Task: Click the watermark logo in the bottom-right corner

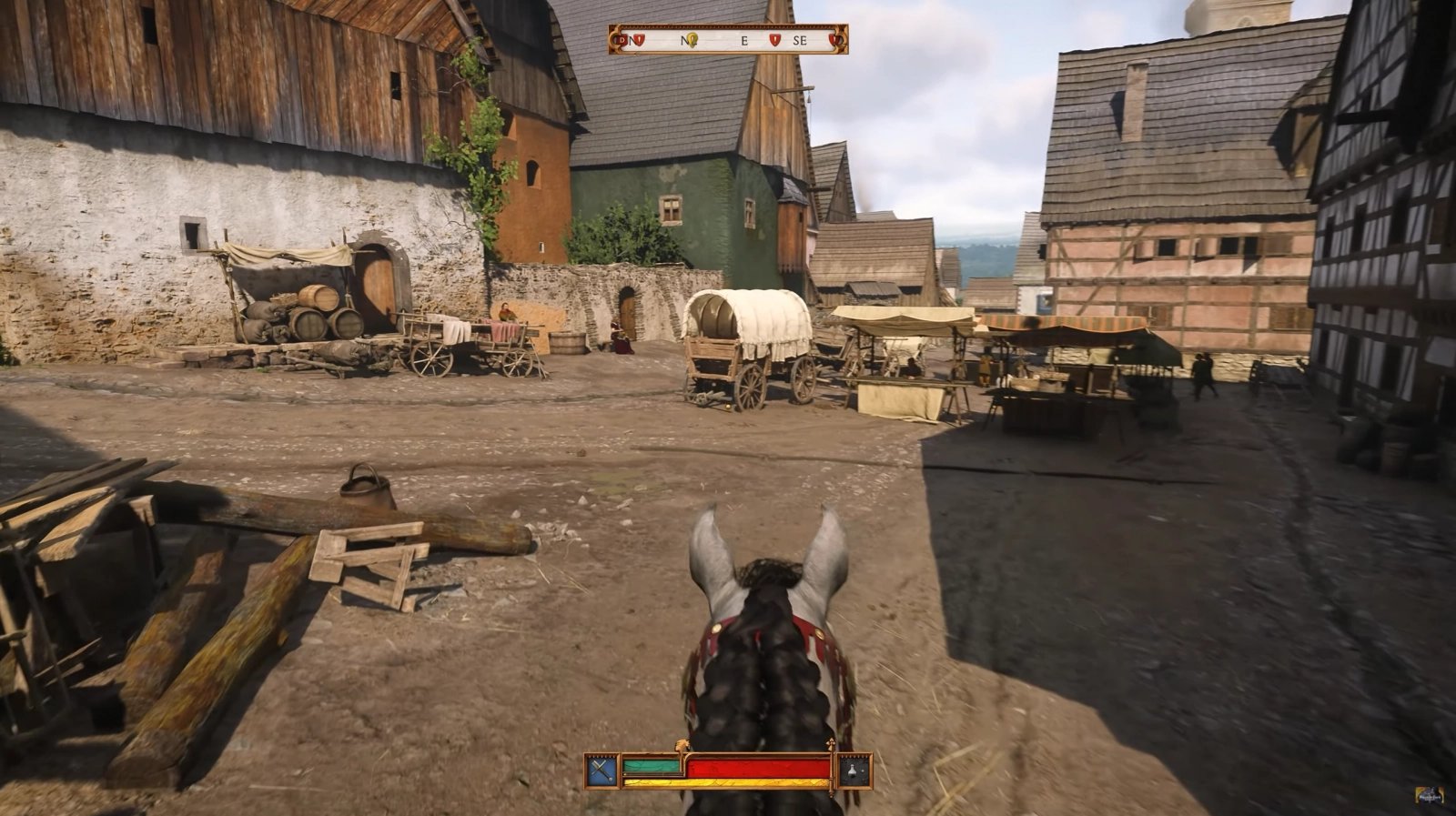Action: [1430, 793]
